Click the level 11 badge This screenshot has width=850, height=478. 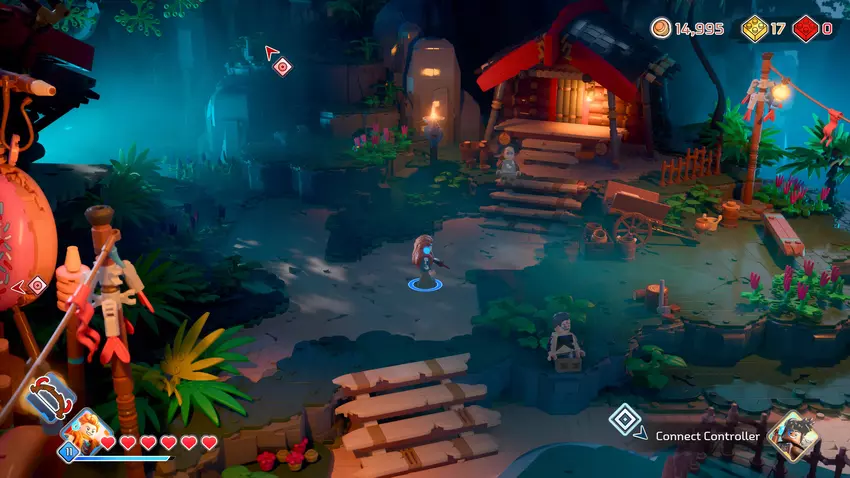[70, 452]
